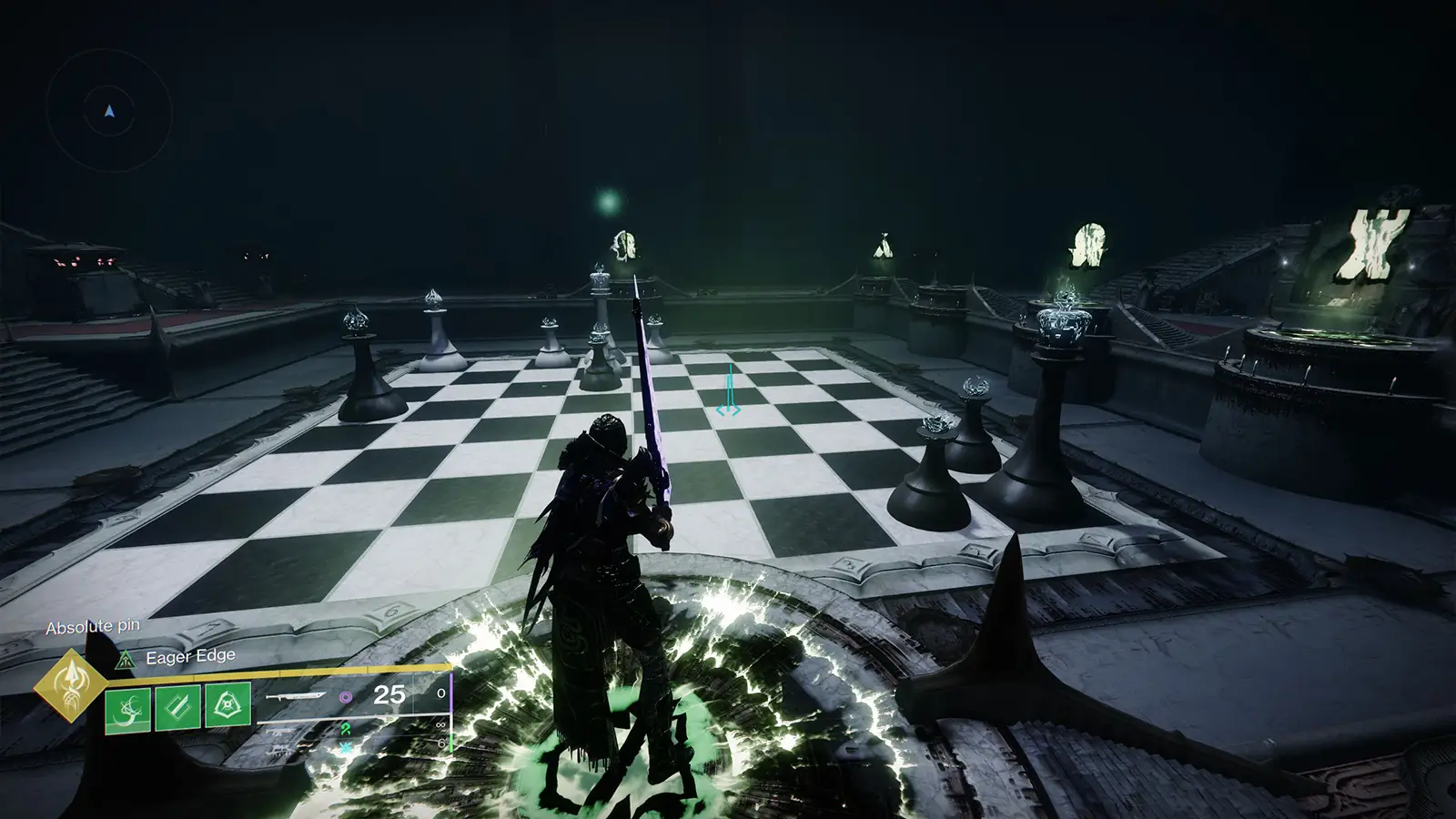Click the green Strand element icon below the sword
1456x819 pixels.
(345, 729)
